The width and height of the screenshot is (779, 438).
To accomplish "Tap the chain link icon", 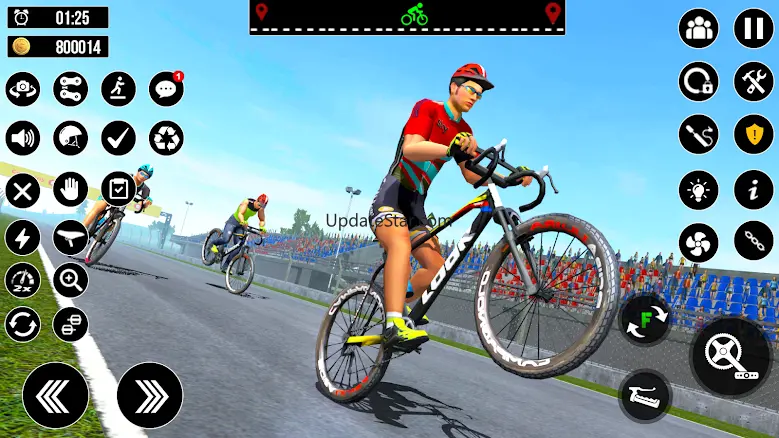I will point(754,242).
